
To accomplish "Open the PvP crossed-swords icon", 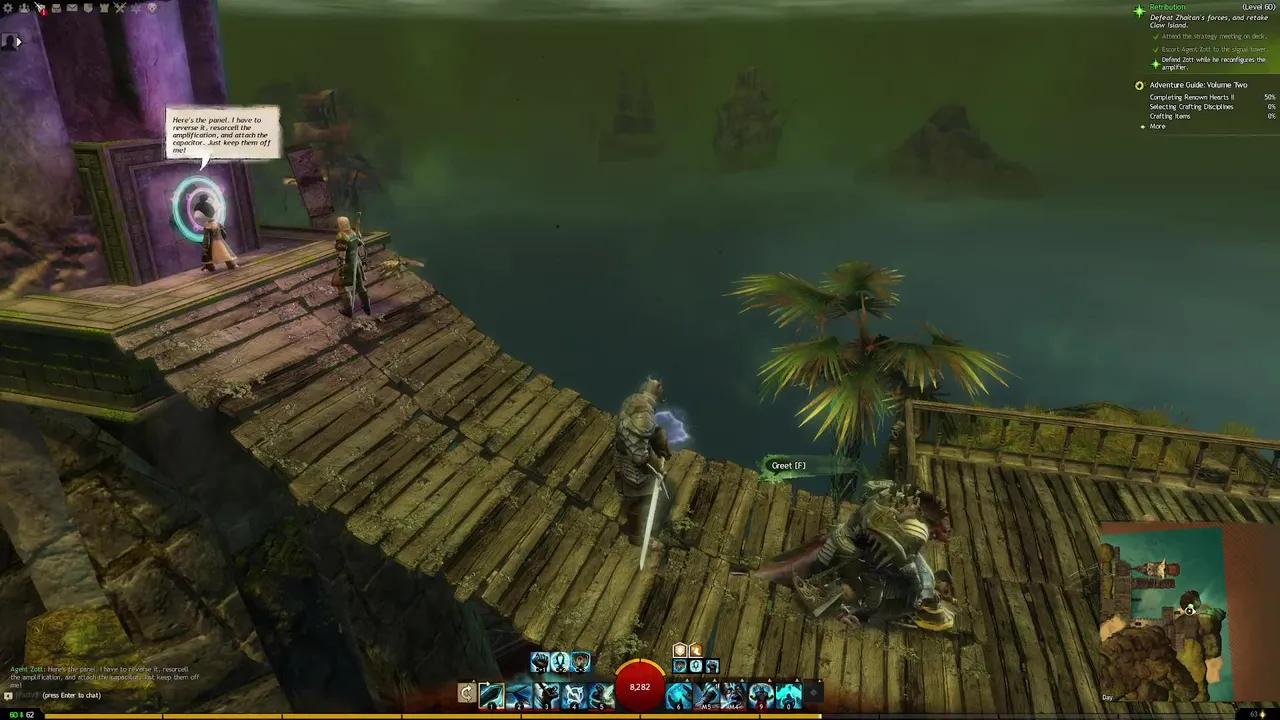I will 120,7.
